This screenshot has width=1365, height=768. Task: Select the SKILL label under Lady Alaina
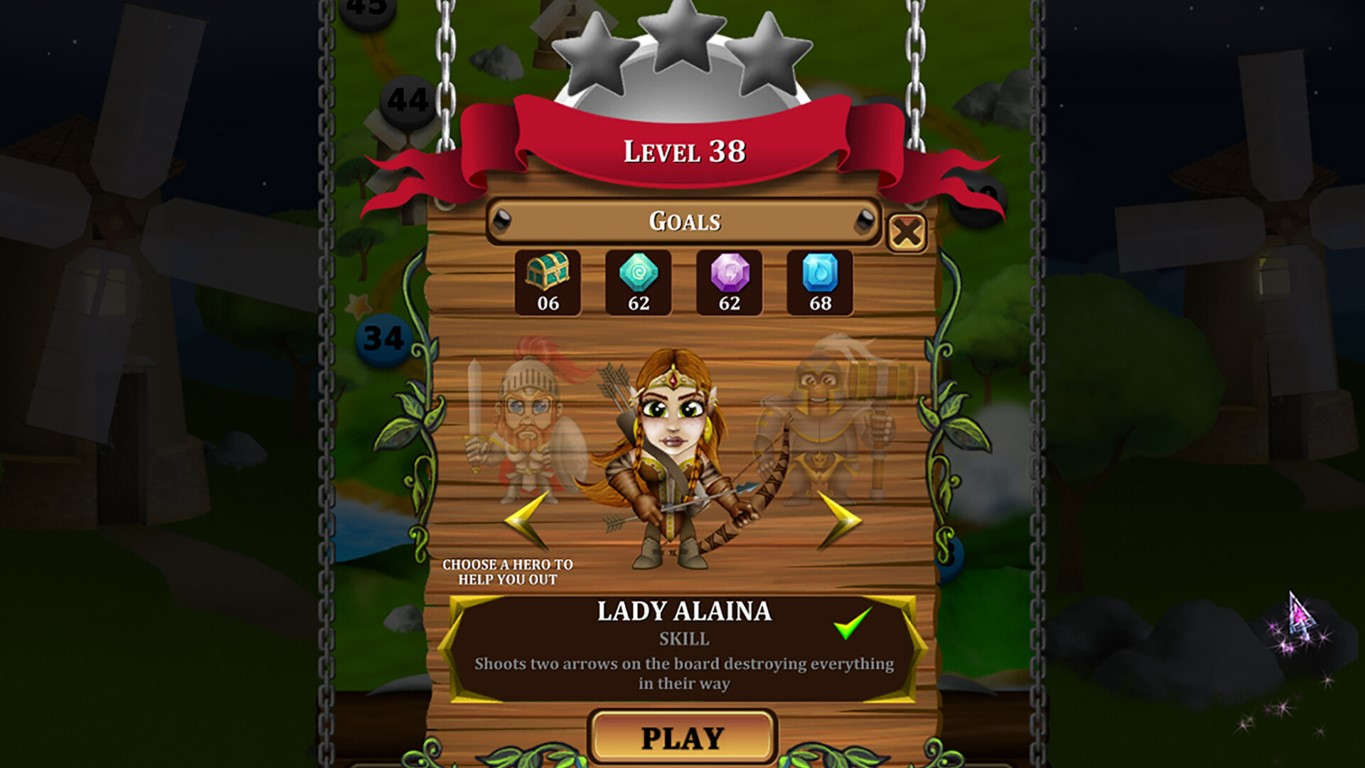click(x=682, y=637)
